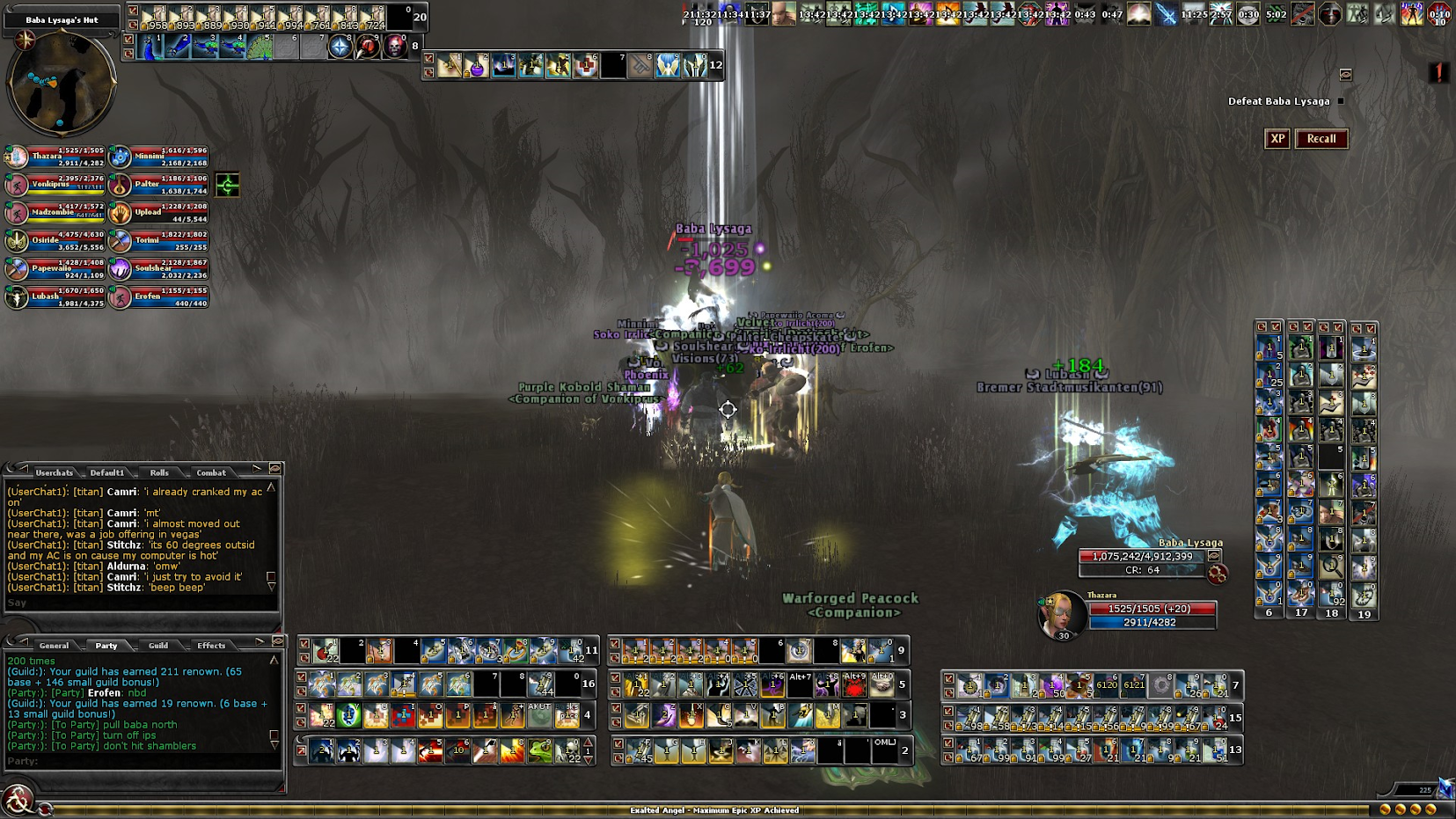
Task: Click the Thazara character portrait
Action: (x=1062, y=614)
